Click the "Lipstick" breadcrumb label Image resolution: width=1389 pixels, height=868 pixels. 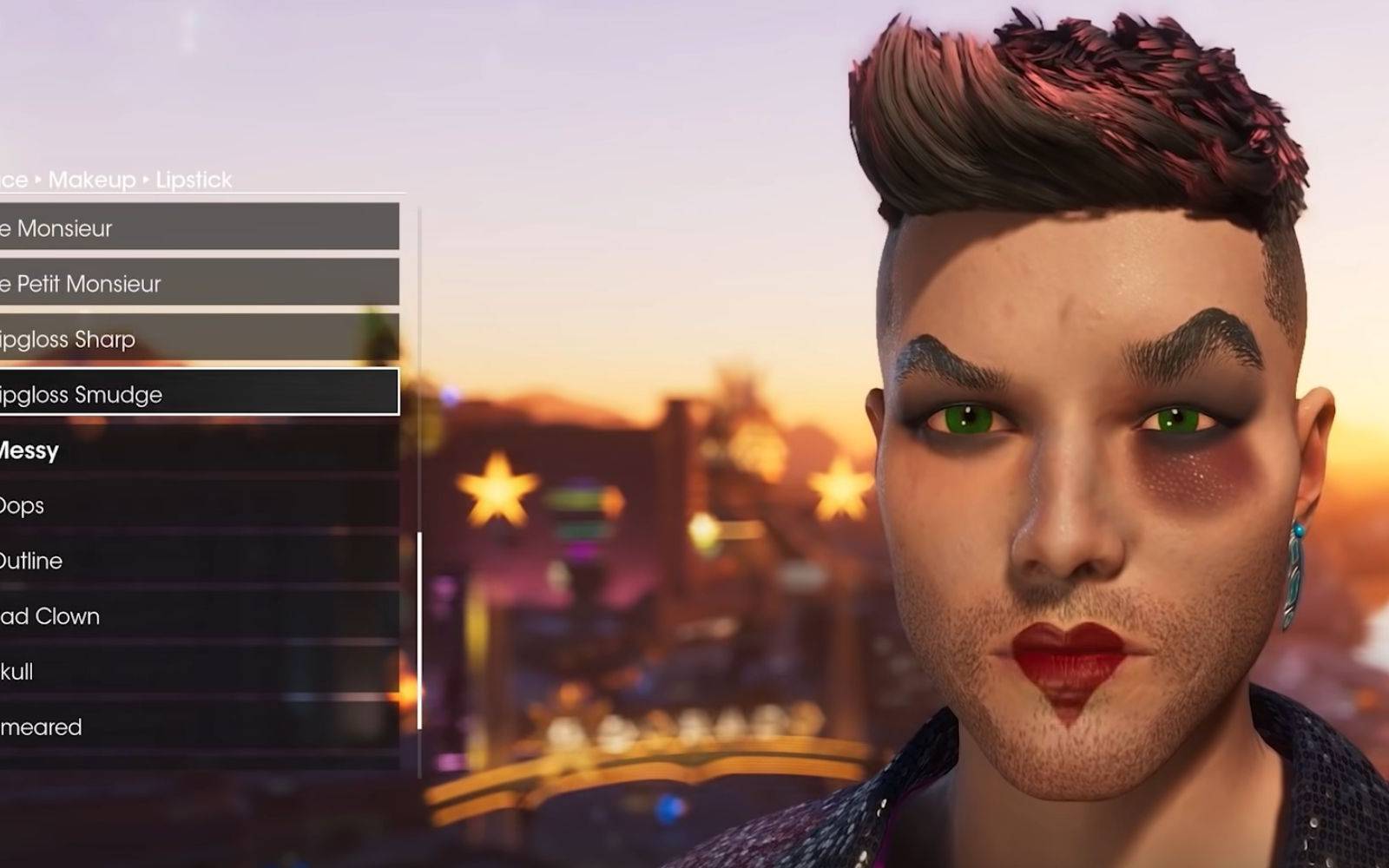click(193, 180)
